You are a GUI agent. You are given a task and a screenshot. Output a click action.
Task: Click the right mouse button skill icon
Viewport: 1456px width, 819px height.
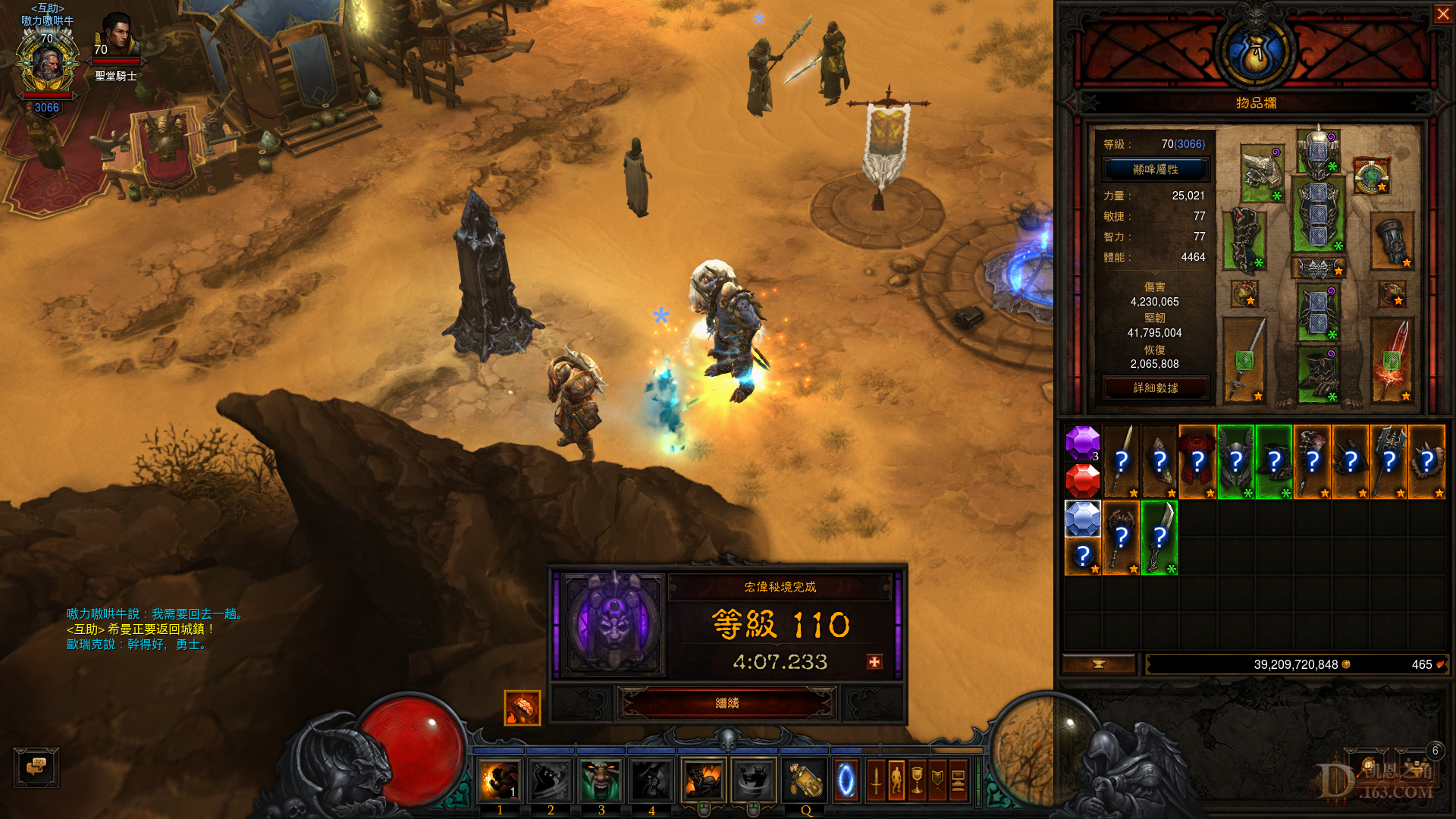[753, 780]
